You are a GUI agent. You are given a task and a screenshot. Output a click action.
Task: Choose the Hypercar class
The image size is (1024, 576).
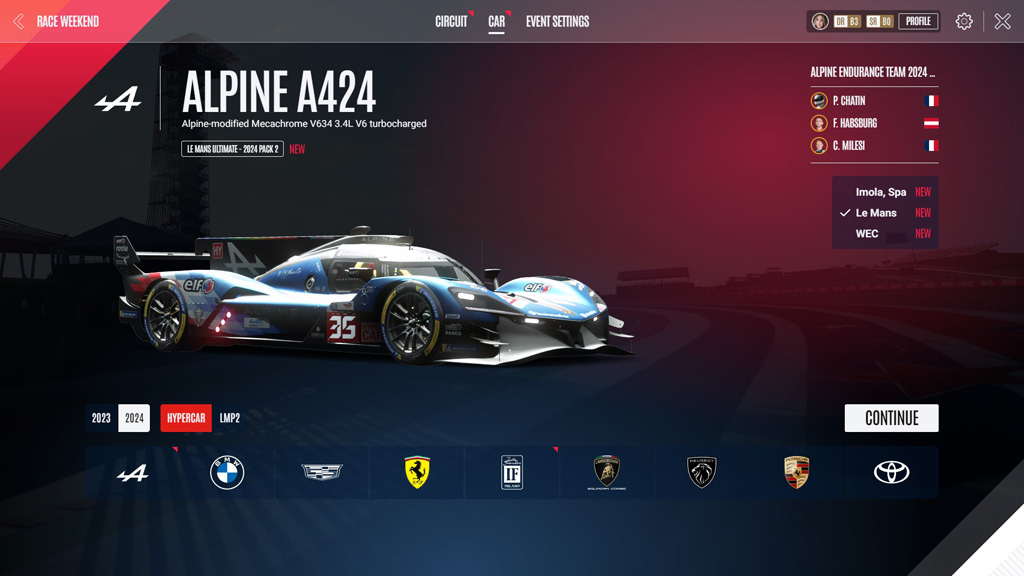pos(186,418)
